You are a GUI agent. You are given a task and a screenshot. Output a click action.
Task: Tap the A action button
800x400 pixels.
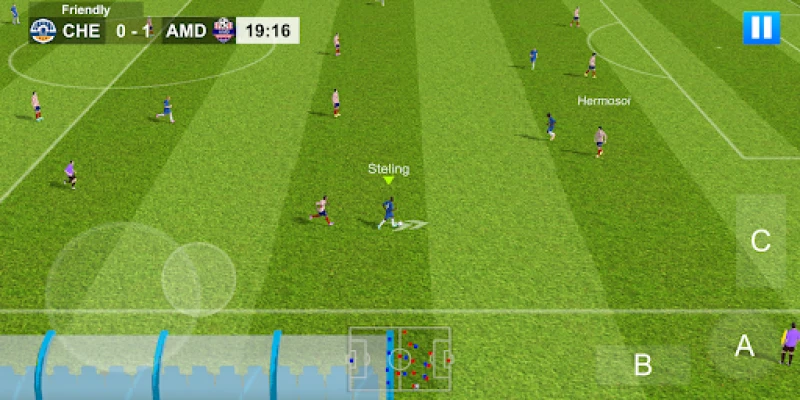coord(744,346)
